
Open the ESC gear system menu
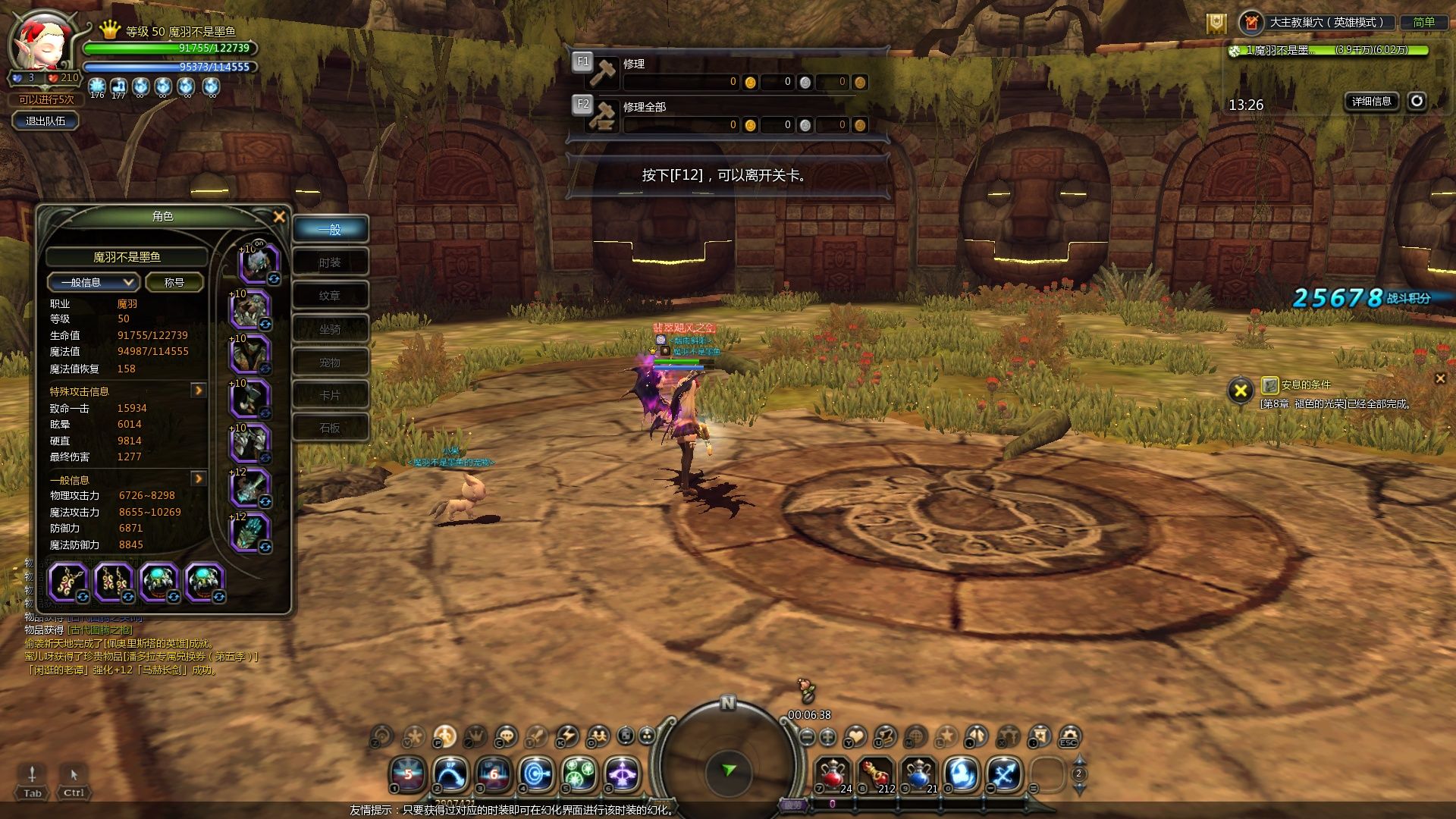(1069, 736)
